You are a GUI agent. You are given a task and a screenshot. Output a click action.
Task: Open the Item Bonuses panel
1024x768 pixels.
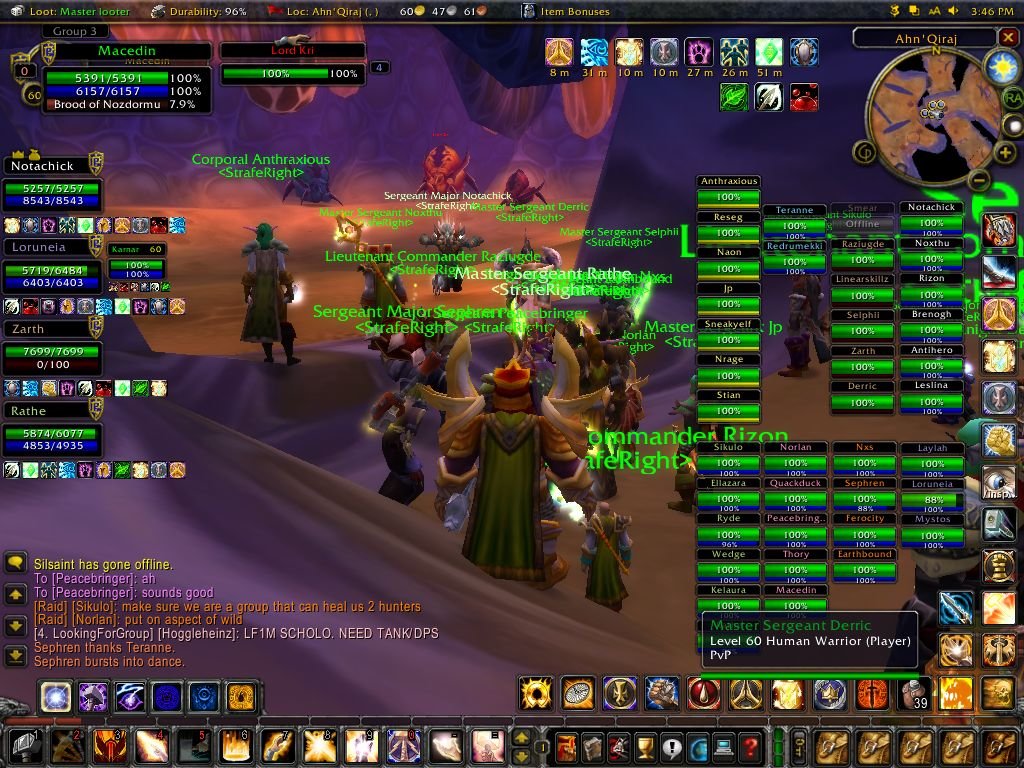pyautogui.click(x=563, y=11)
